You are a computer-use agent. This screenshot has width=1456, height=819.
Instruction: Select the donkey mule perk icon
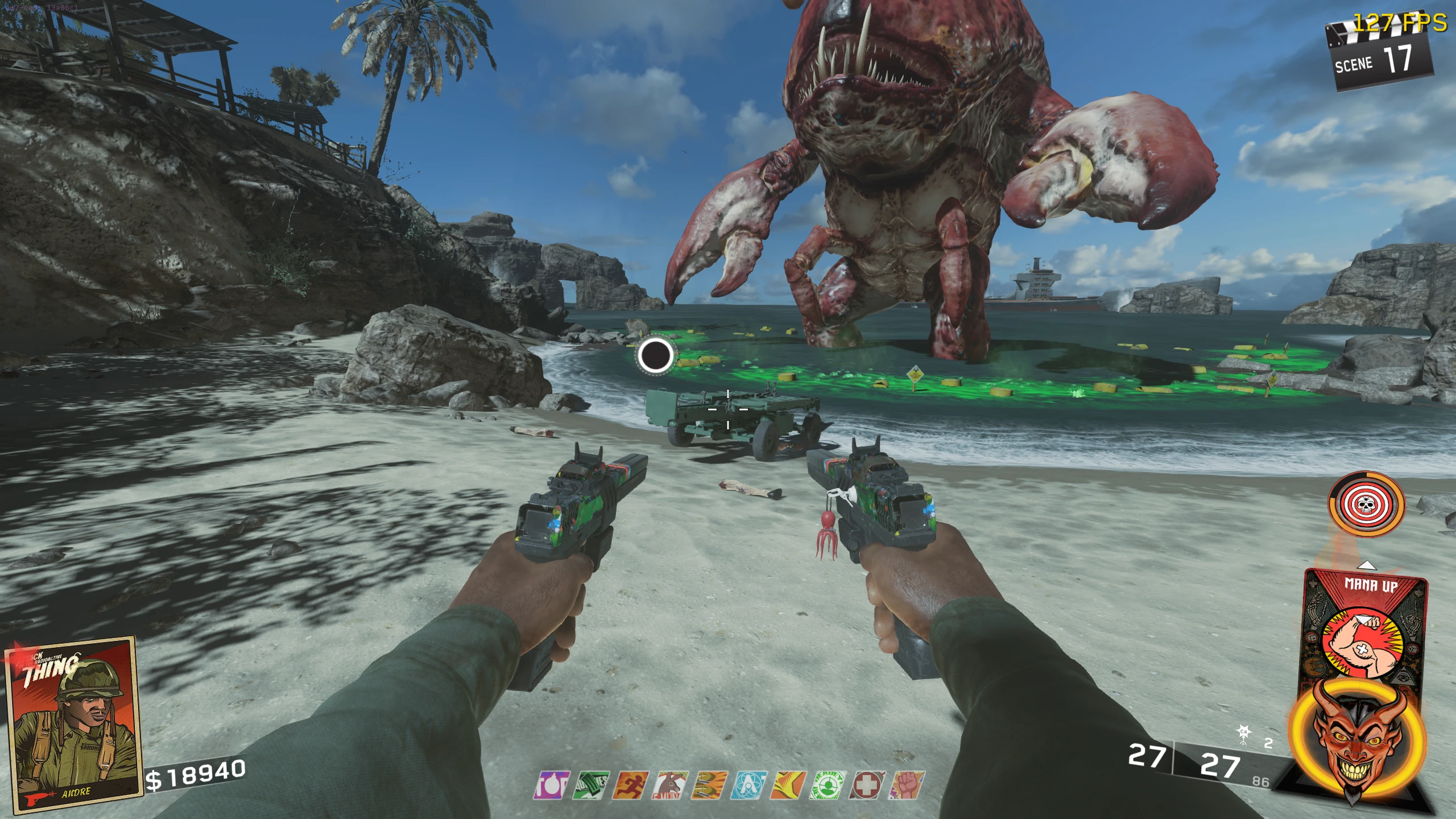click(671, 785)
